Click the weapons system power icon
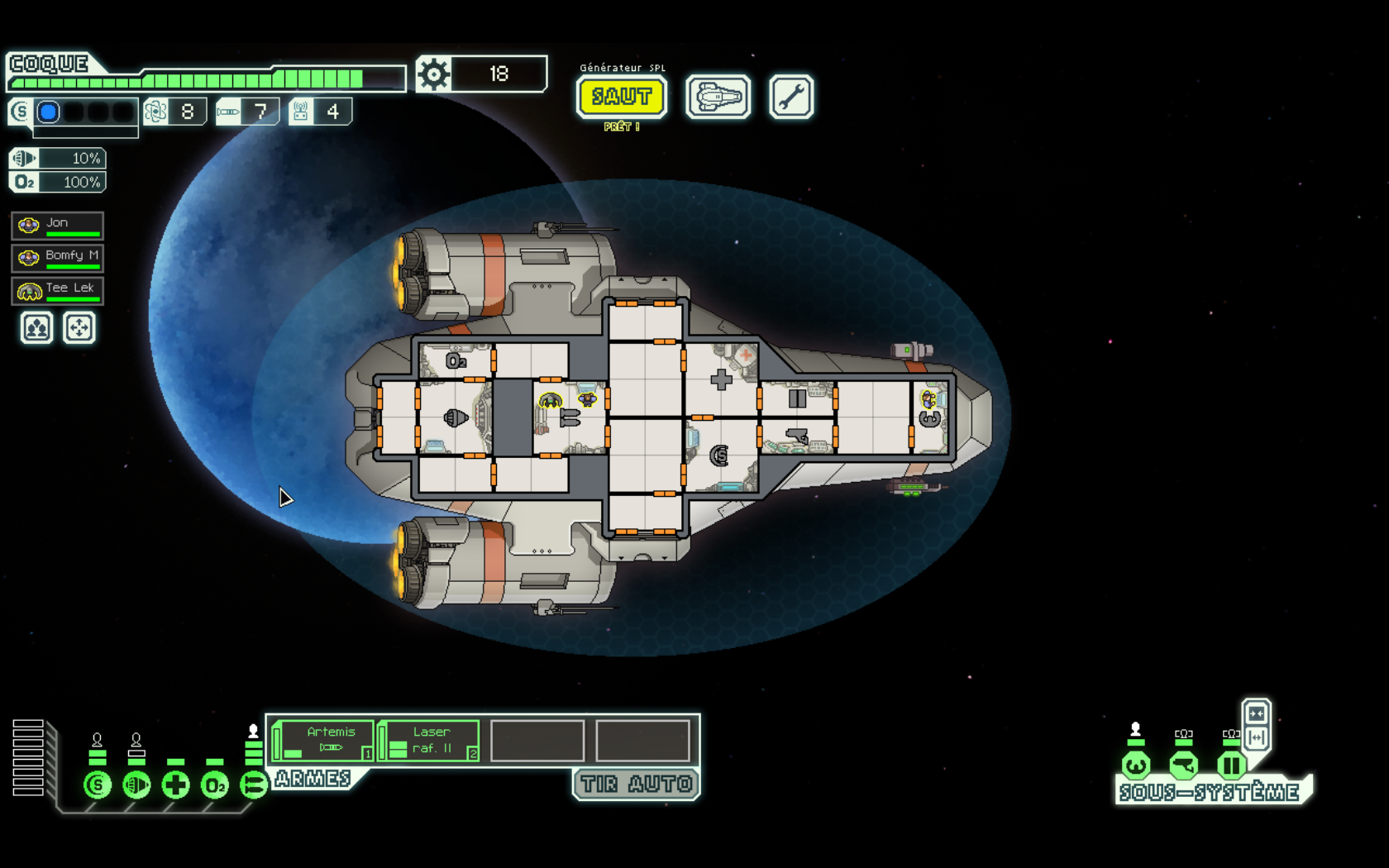Screen dimensions: 1389x868 pos(253,785)
